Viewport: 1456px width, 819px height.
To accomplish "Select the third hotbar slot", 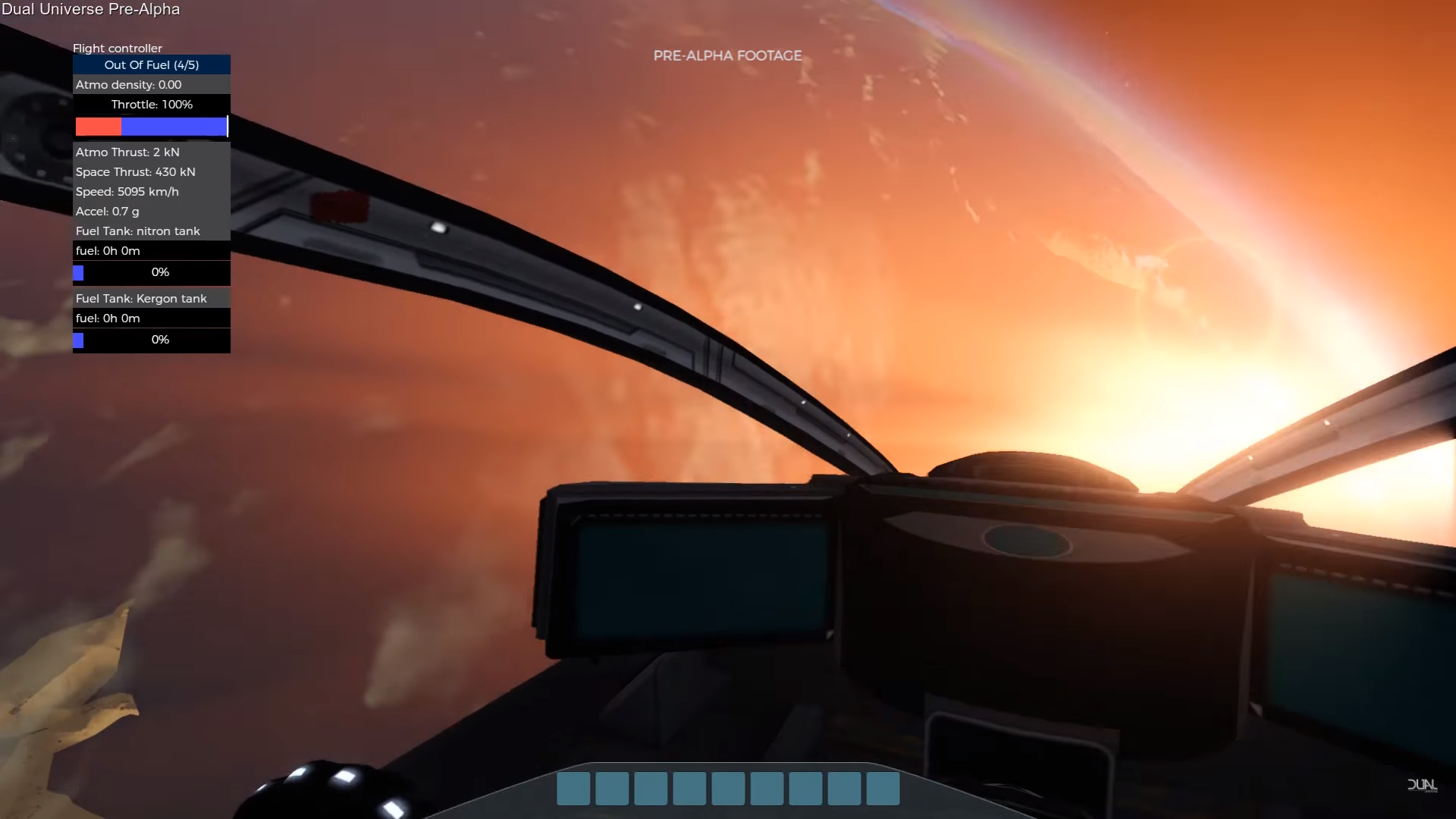I will tap(651, 788).
